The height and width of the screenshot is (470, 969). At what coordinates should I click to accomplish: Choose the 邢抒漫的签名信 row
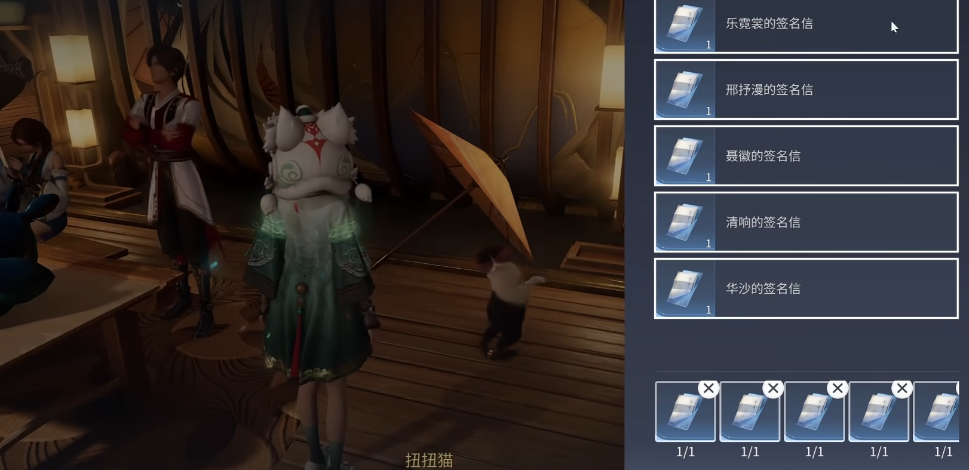point(806,89)
